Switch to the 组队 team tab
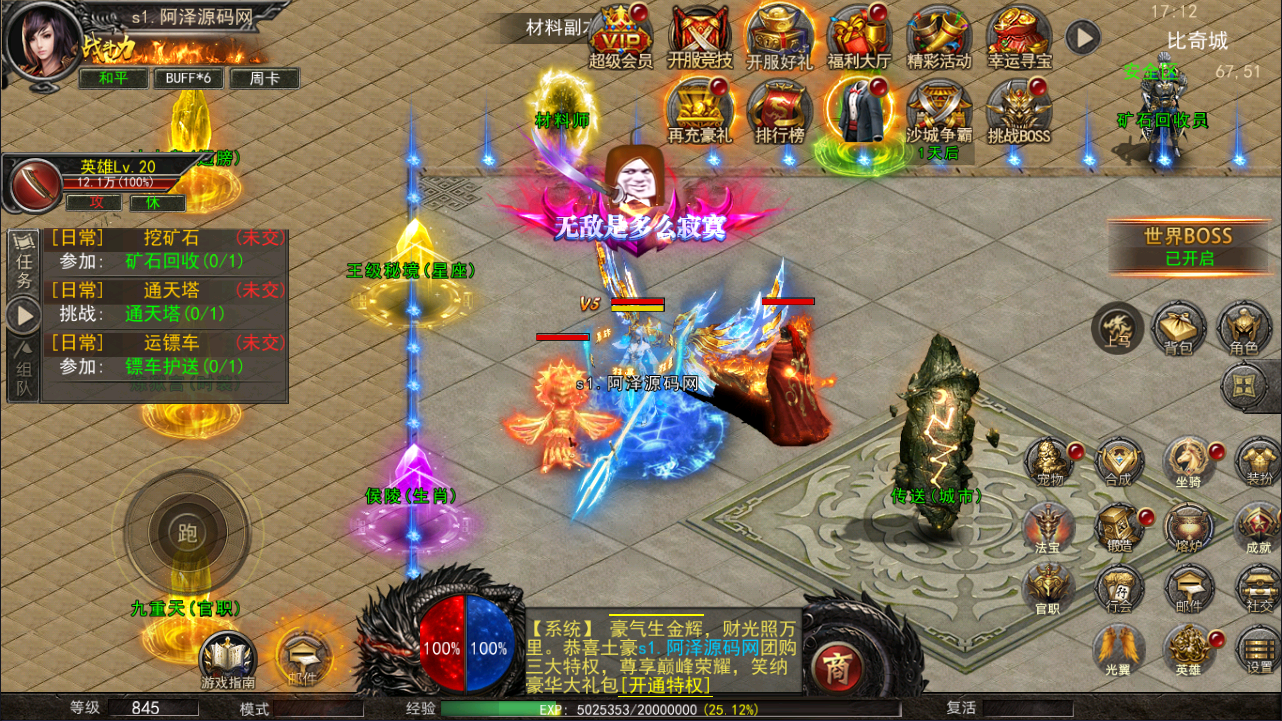Viewport: 1282px width, 721px height. (22, 360)
